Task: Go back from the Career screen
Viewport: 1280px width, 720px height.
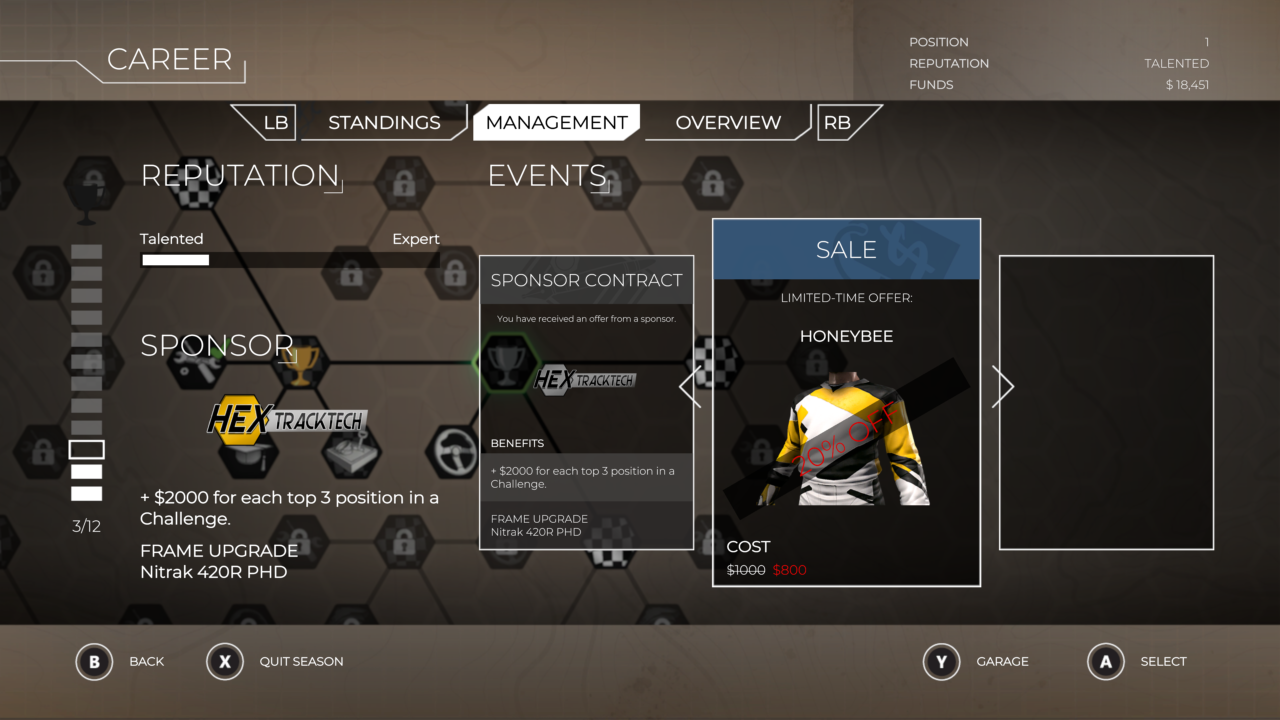Action: (95, 662)
